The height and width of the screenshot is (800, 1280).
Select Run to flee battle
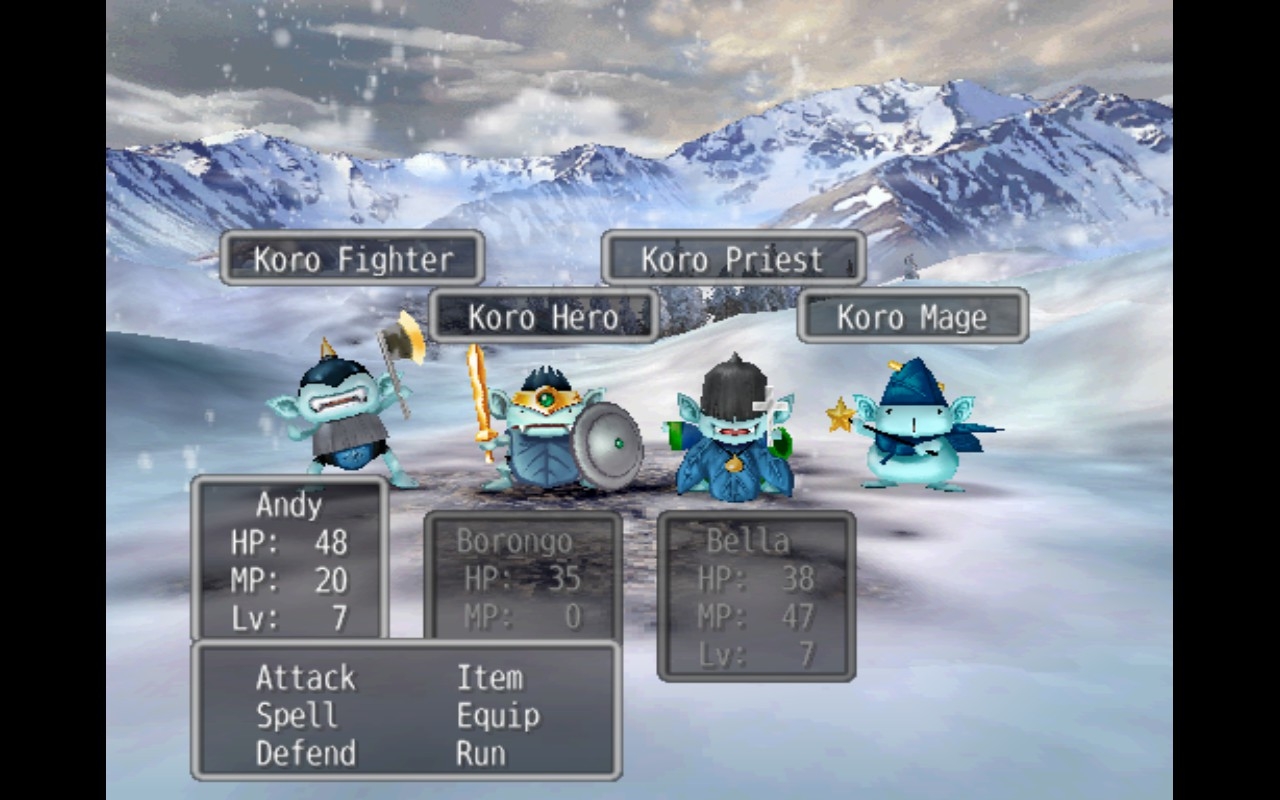[x=480, y=753]
